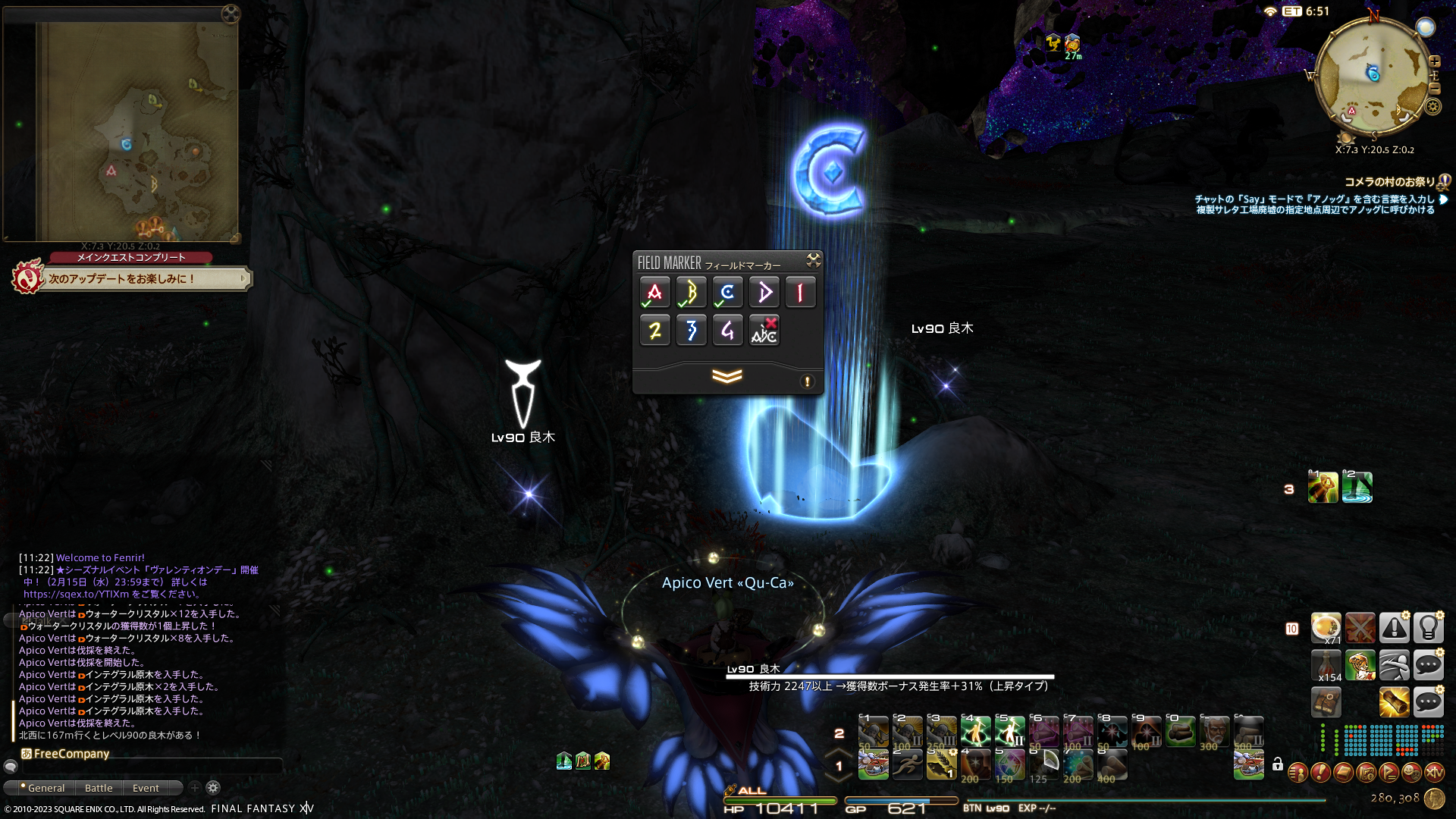Open chat log settings gear

[x=213, y=788]
